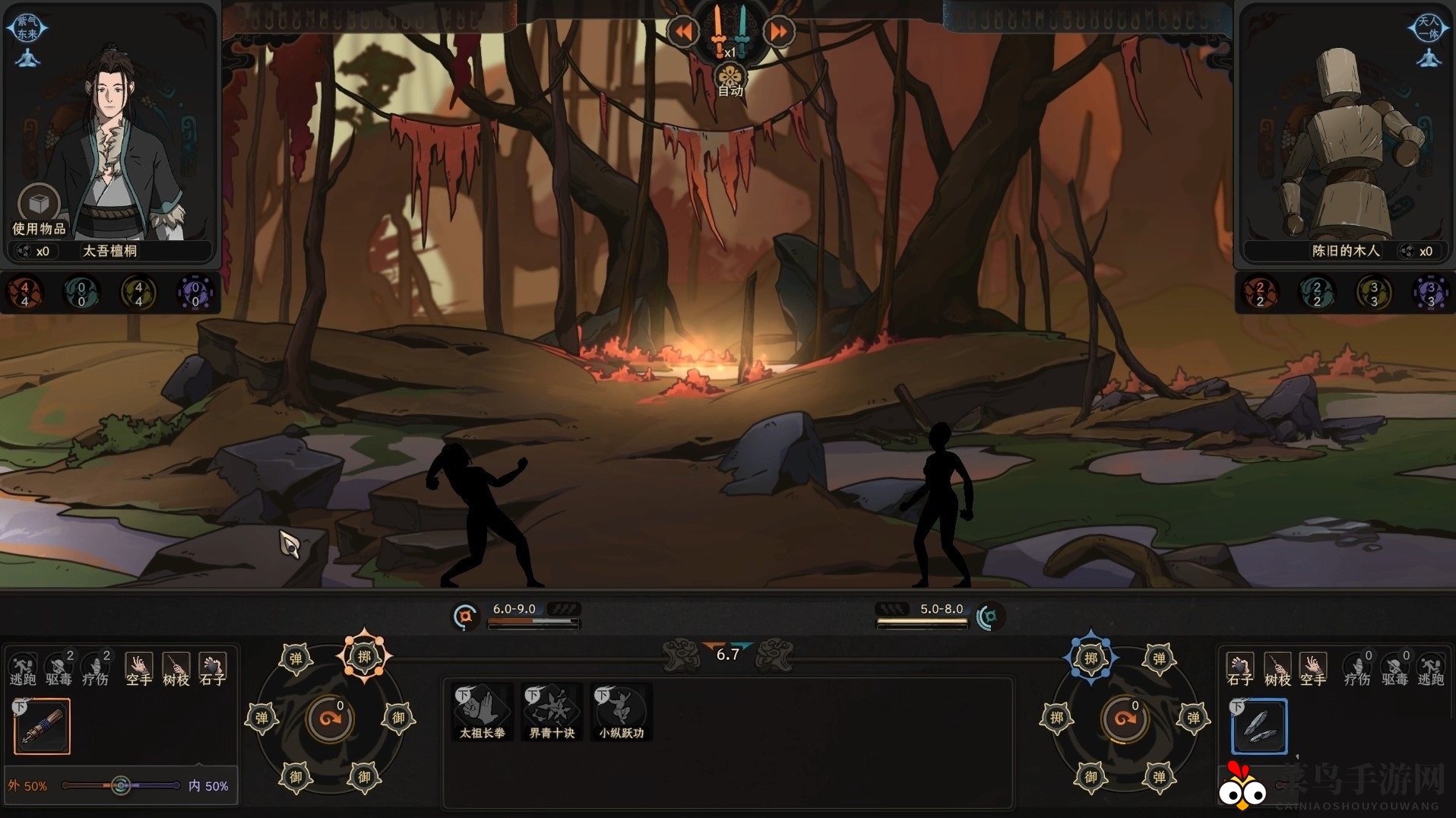Slow down battle speed with rewind arrows

point(683,32)
